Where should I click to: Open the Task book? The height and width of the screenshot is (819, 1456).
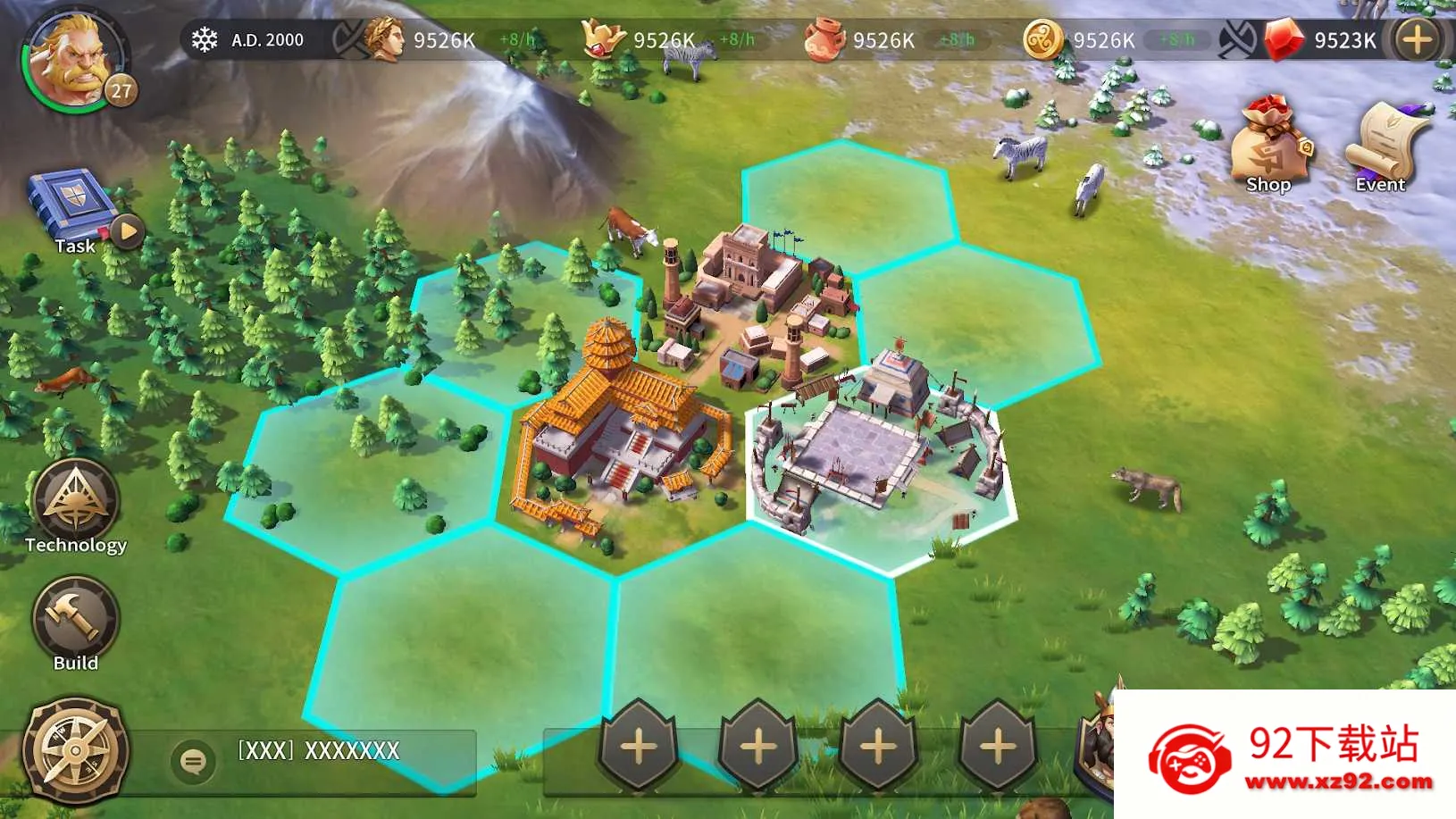(x=72, y=206)
